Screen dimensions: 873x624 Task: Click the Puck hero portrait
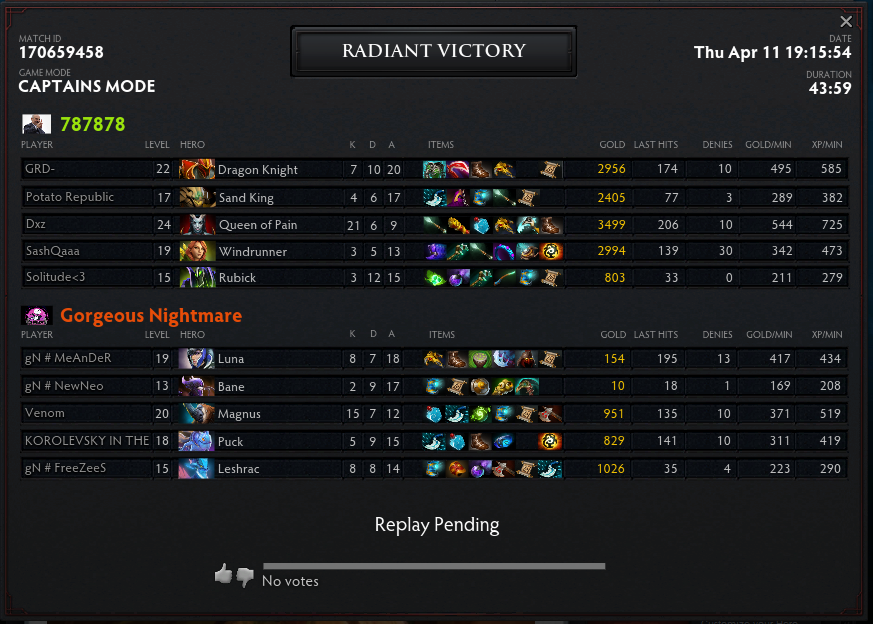pos(197,440)
